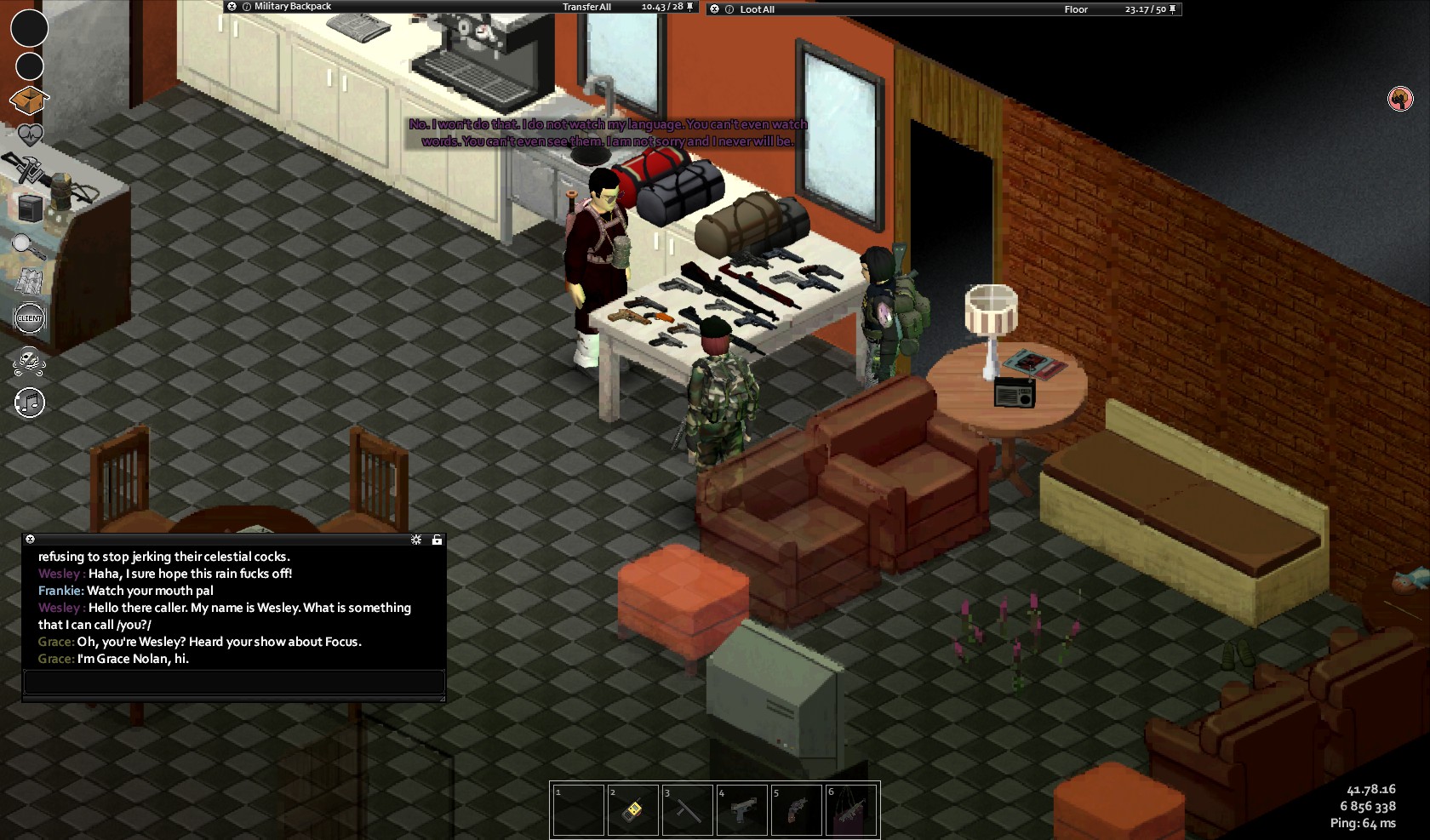Viewport: 1430px width, 840px height.
Task: Open the music note panel
Action: pos(30,403)
